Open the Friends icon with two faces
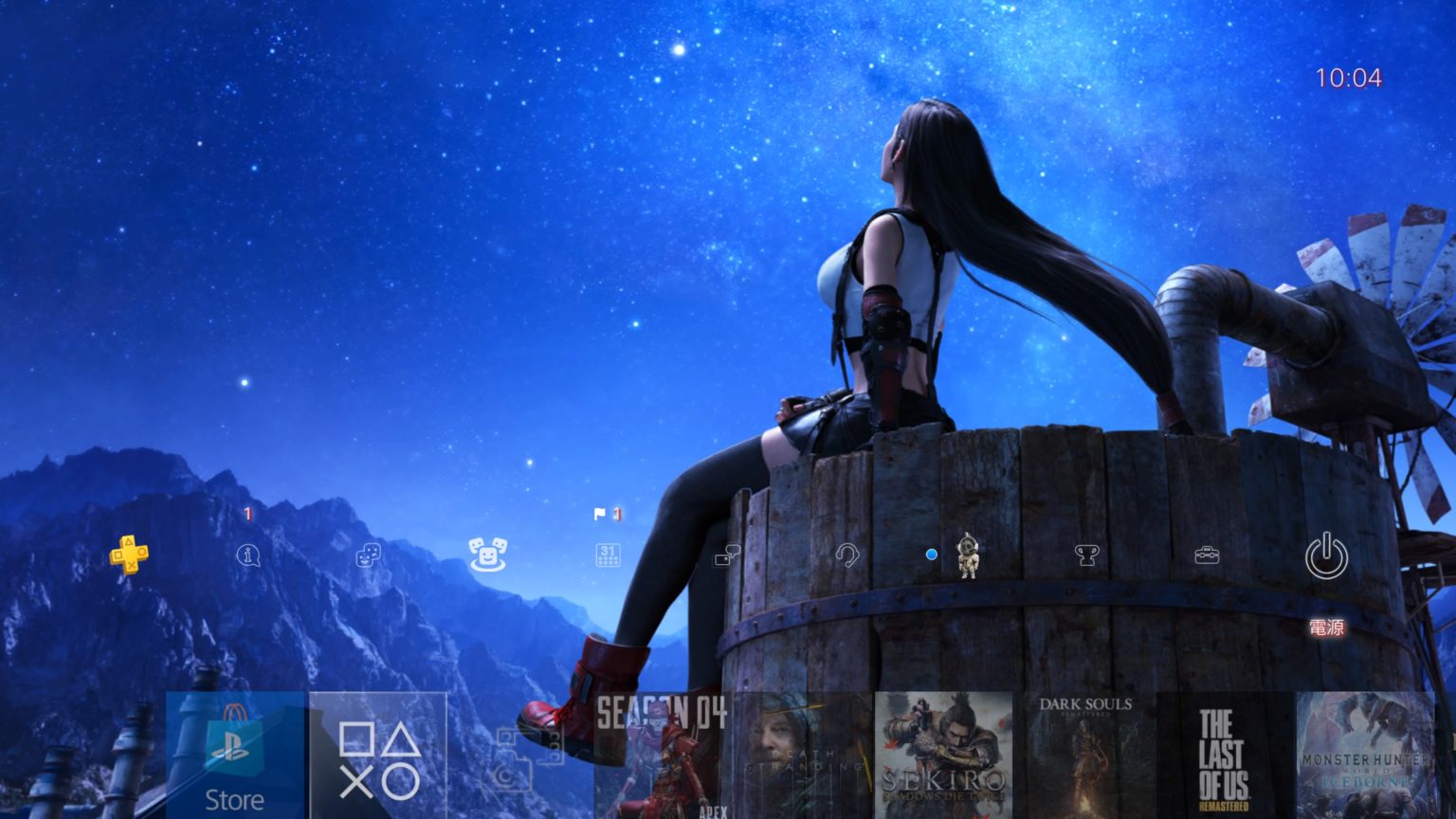Viewport: 1456px width, 819px height. coord(368,555)
